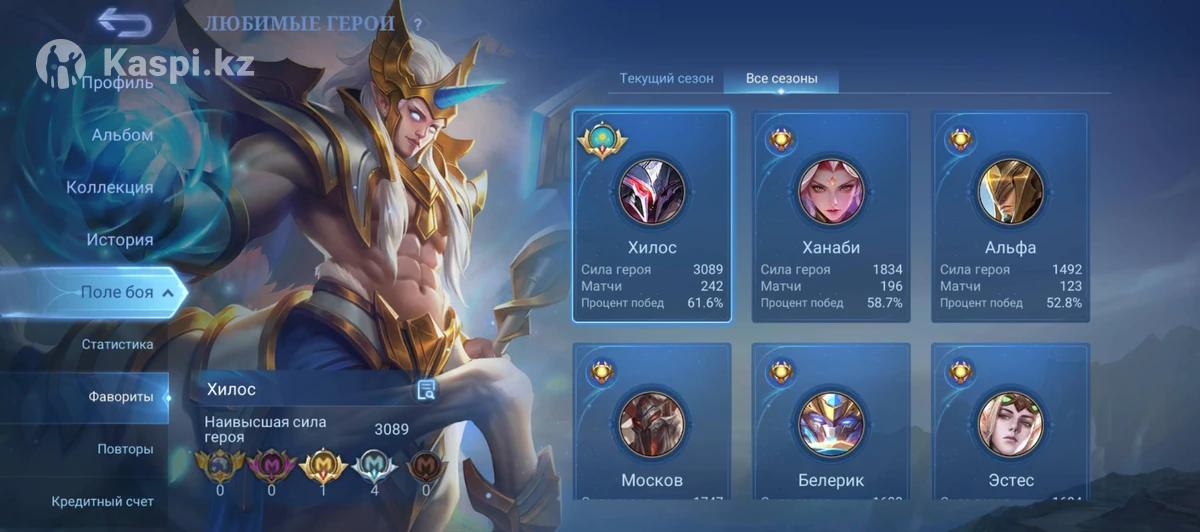This screenshot has width=1200, height=532.
Task: Open the Кредитный счет entry
Action: (x=103, y=501)
